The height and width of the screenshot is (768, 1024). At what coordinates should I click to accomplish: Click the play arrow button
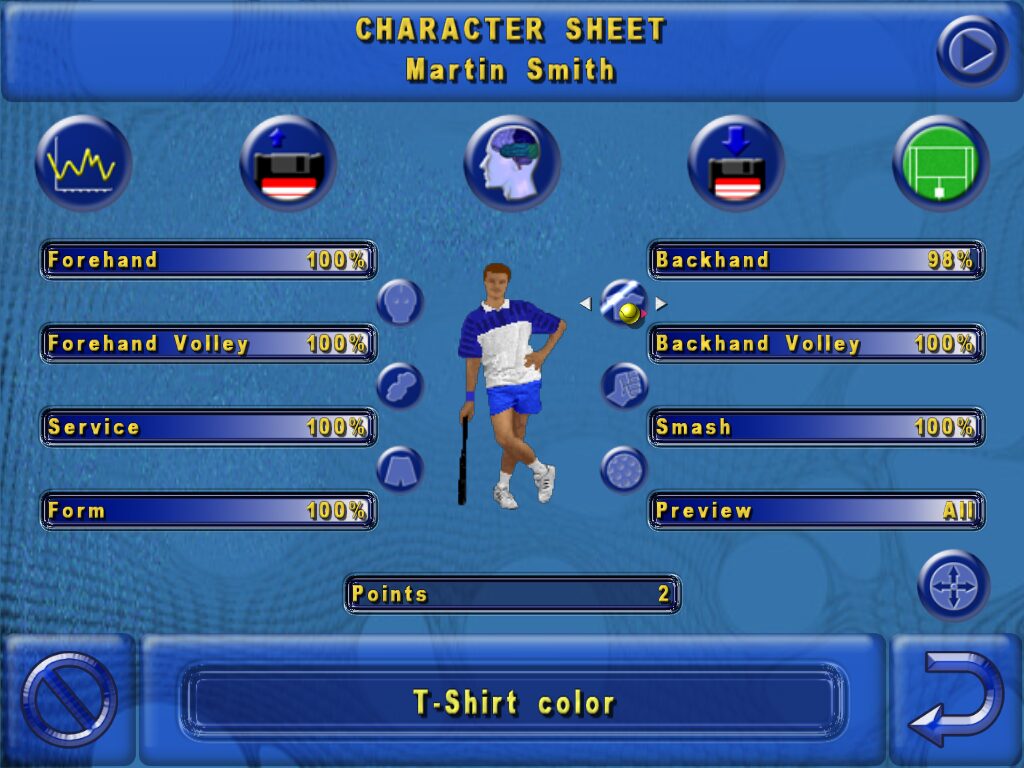(972, 50)
